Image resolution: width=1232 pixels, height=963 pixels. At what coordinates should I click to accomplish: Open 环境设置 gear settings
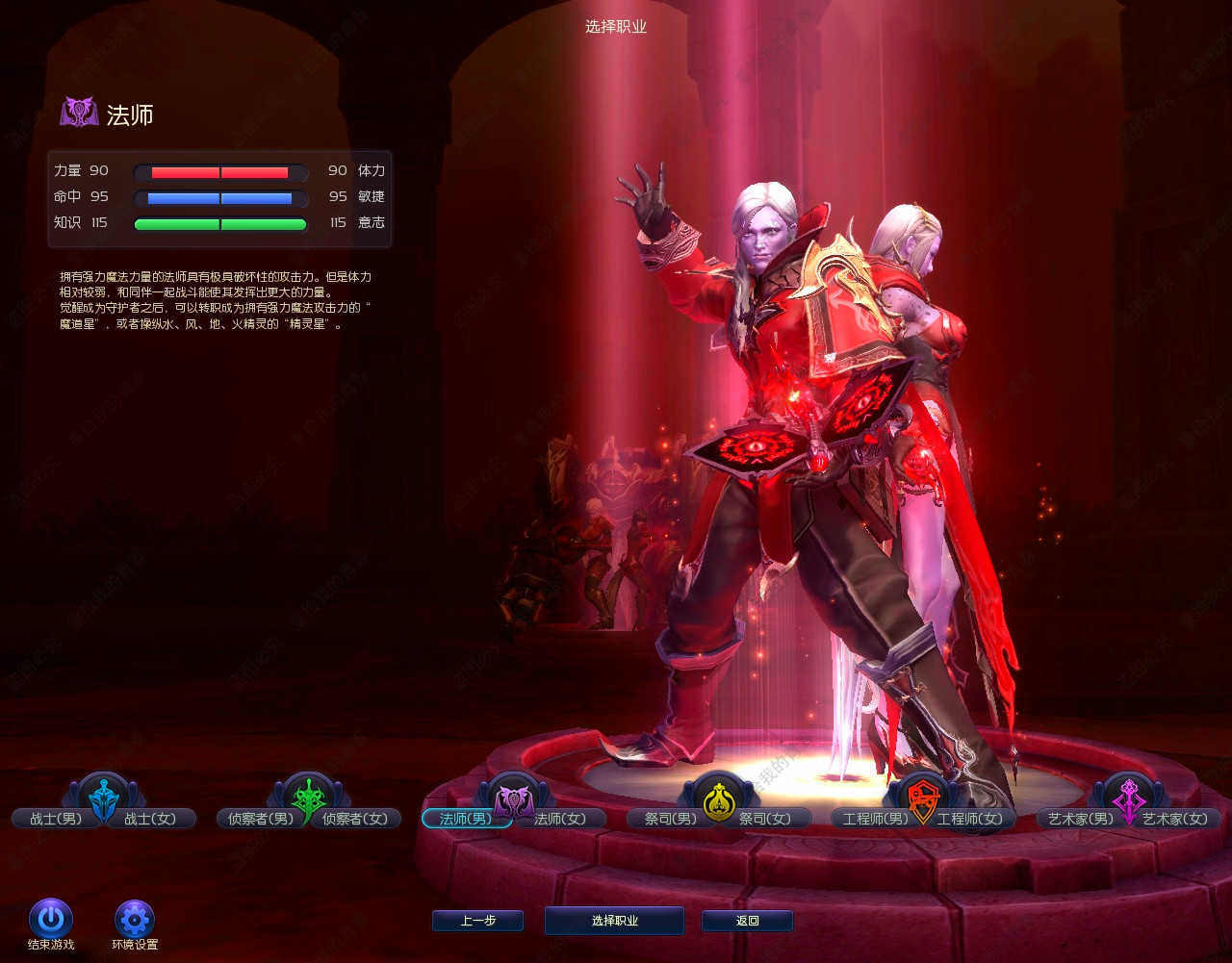pyautogui.click(x=135, y=919)
